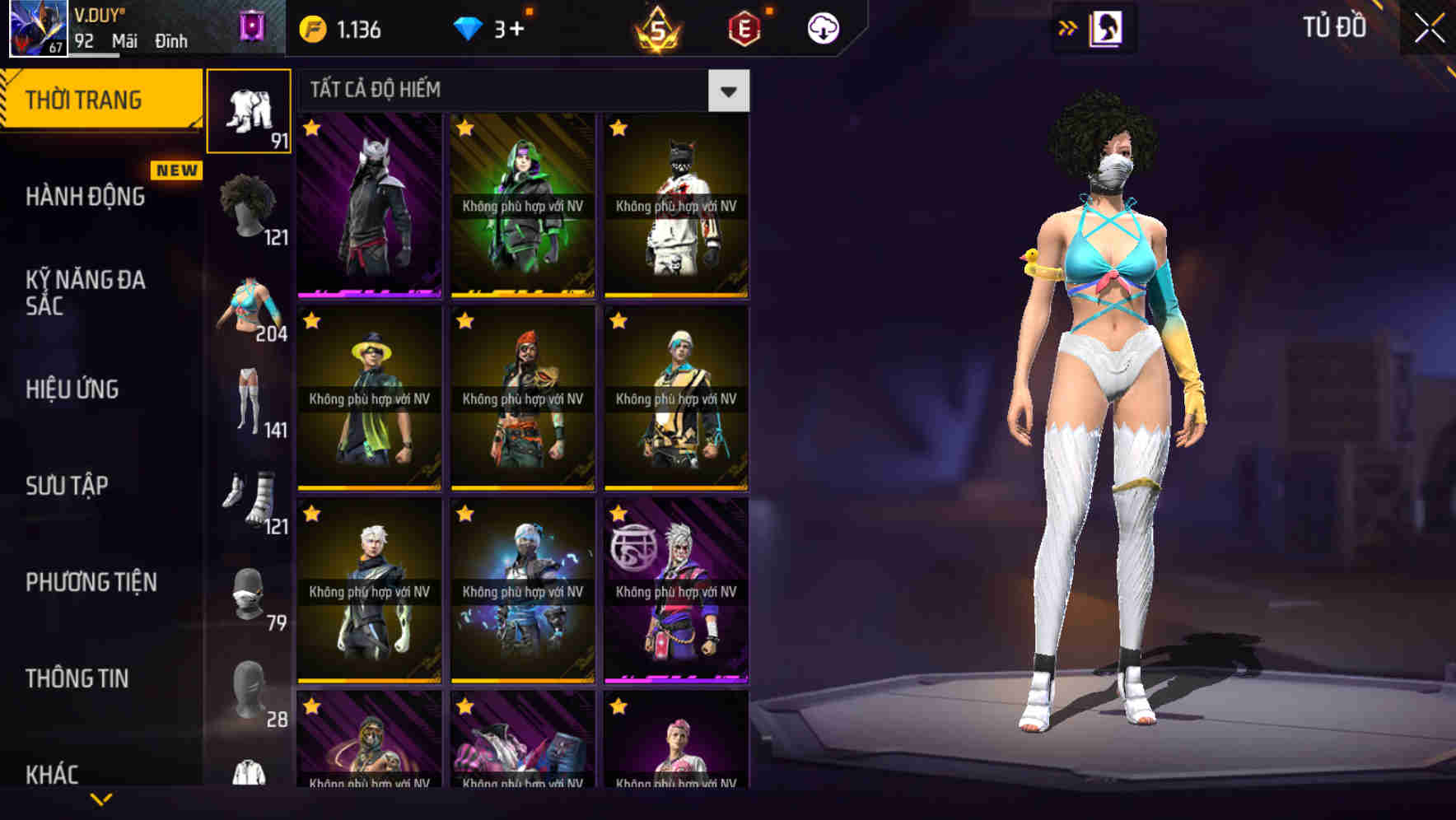Select the afro hair category icon
The width and height of the screenshot is (1456, 820).
point(248,200)
